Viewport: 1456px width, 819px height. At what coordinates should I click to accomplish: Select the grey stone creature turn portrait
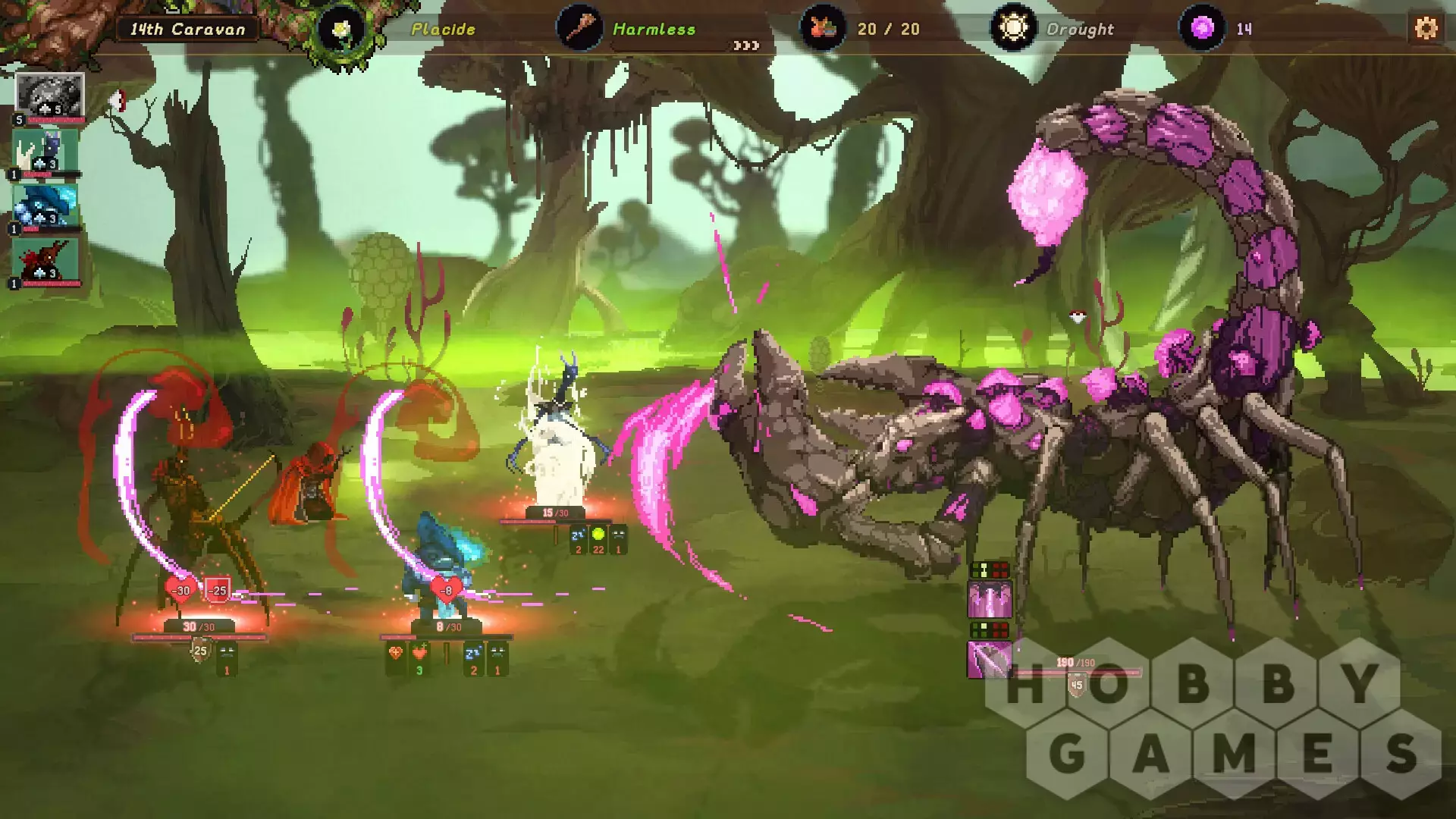coord(49,96)
